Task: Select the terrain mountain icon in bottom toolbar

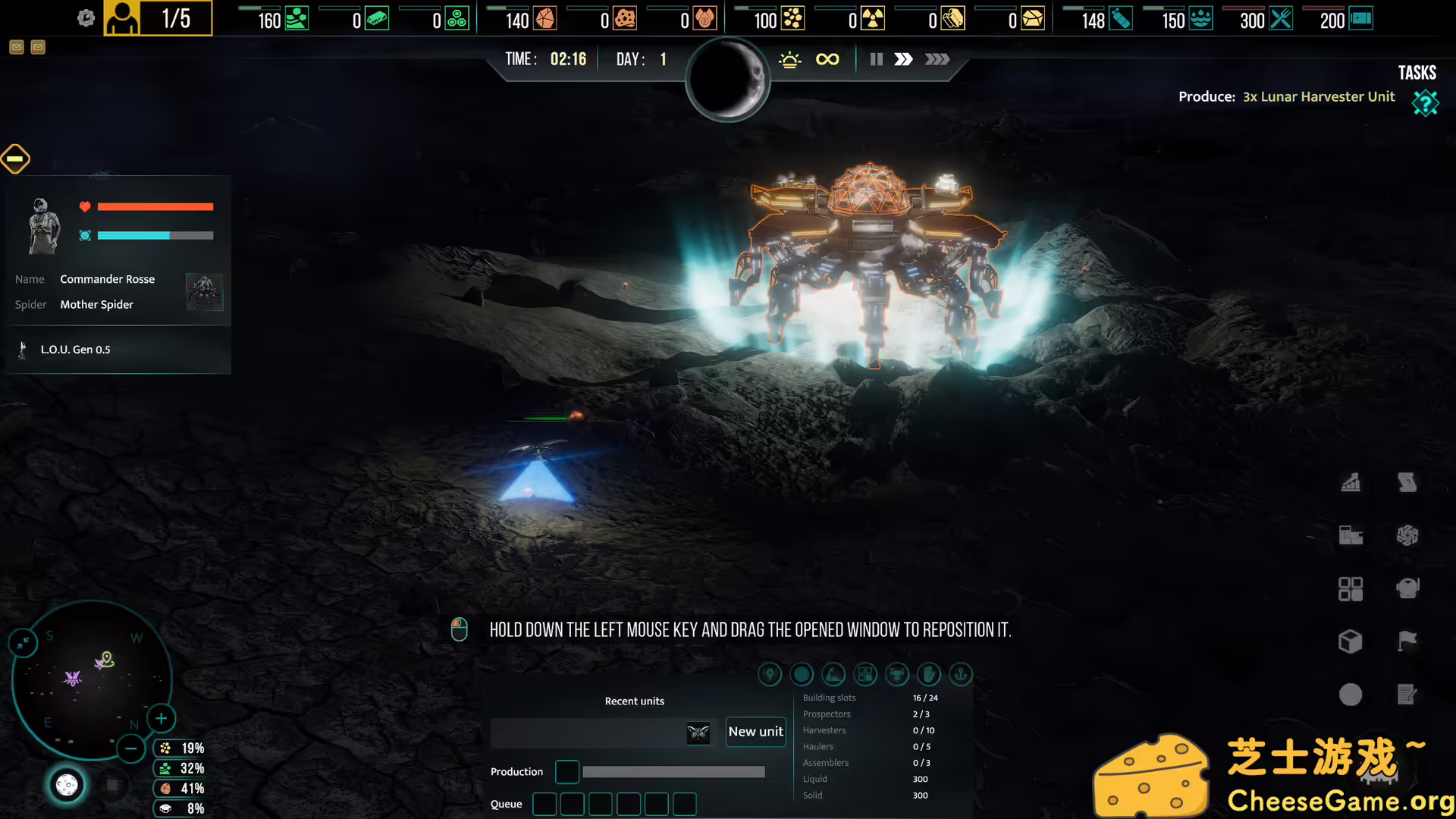Action: (833, 674)
